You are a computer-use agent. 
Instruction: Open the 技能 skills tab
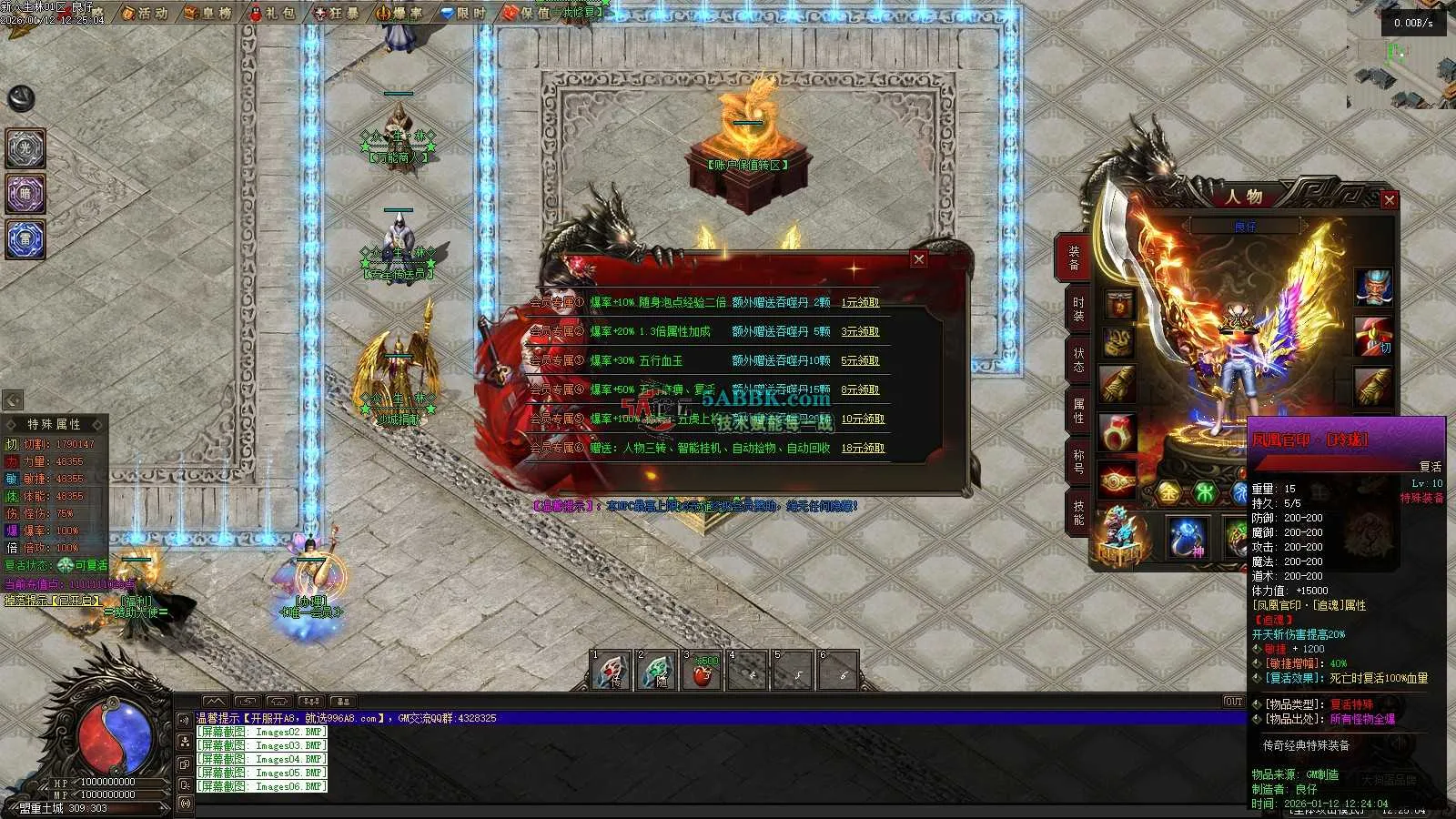pos(1078,512)
